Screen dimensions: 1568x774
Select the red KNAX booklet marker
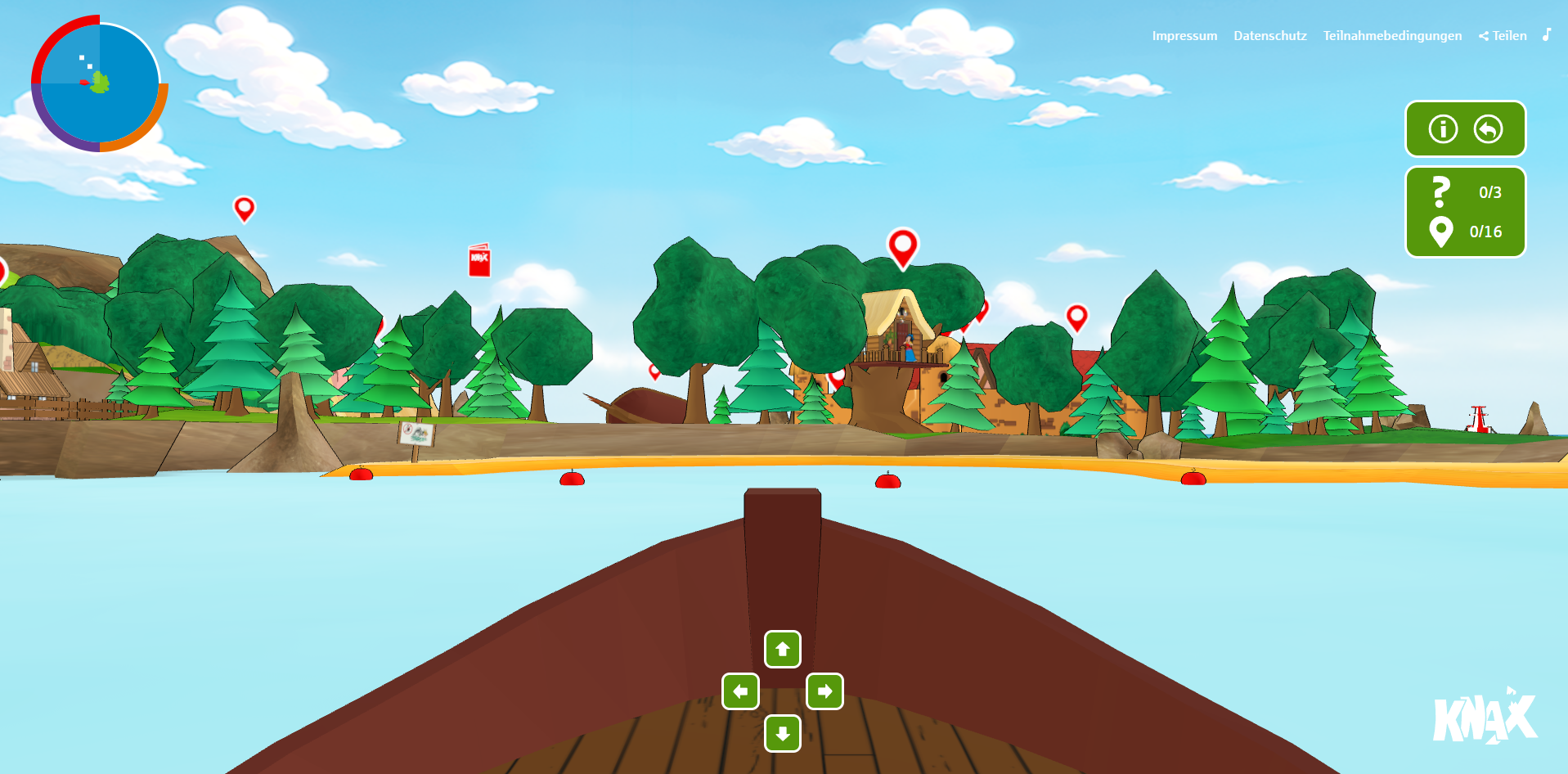click(x=479, y=260)
